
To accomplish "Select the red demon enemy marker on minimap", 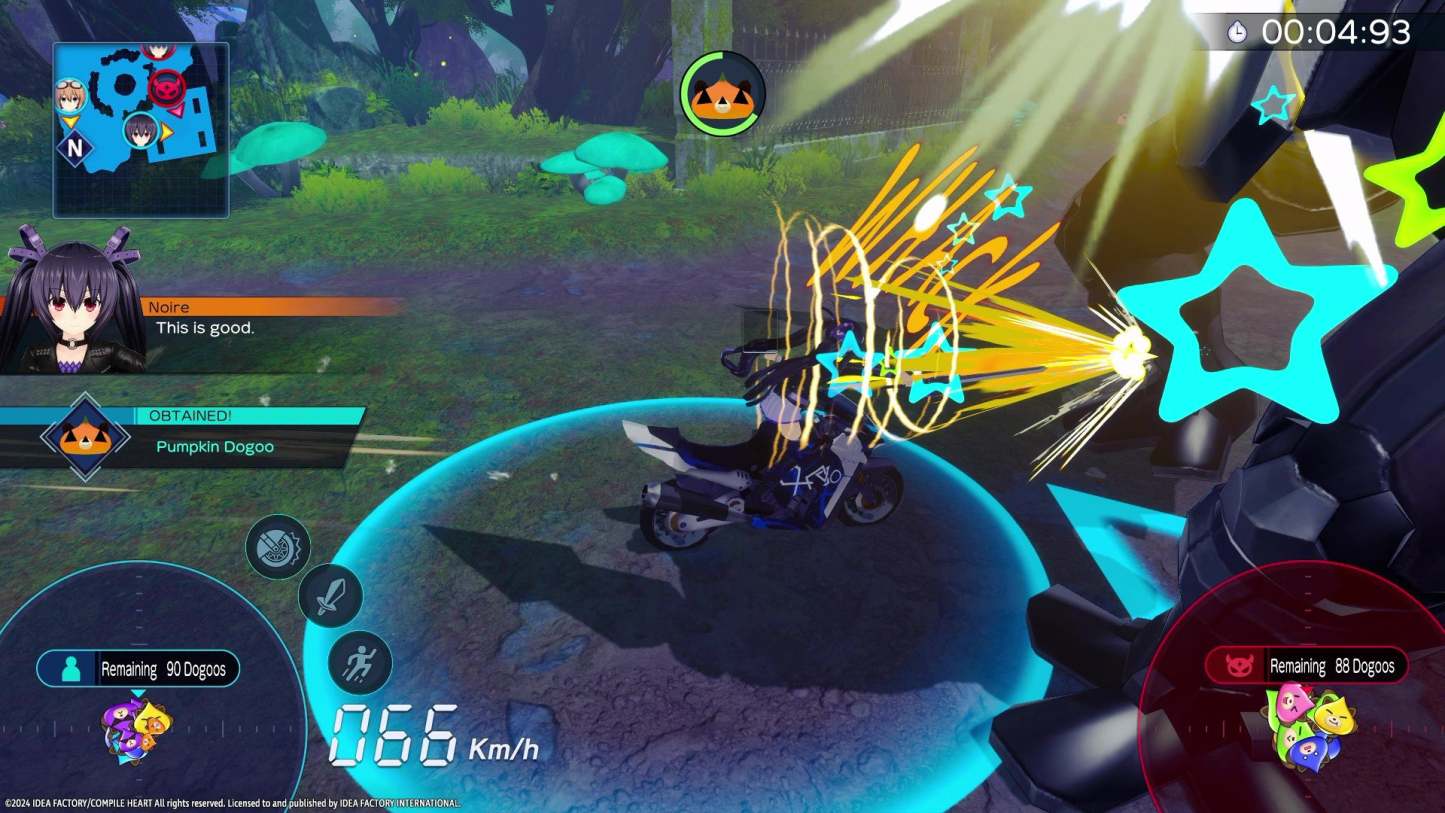I will [166, 89].
